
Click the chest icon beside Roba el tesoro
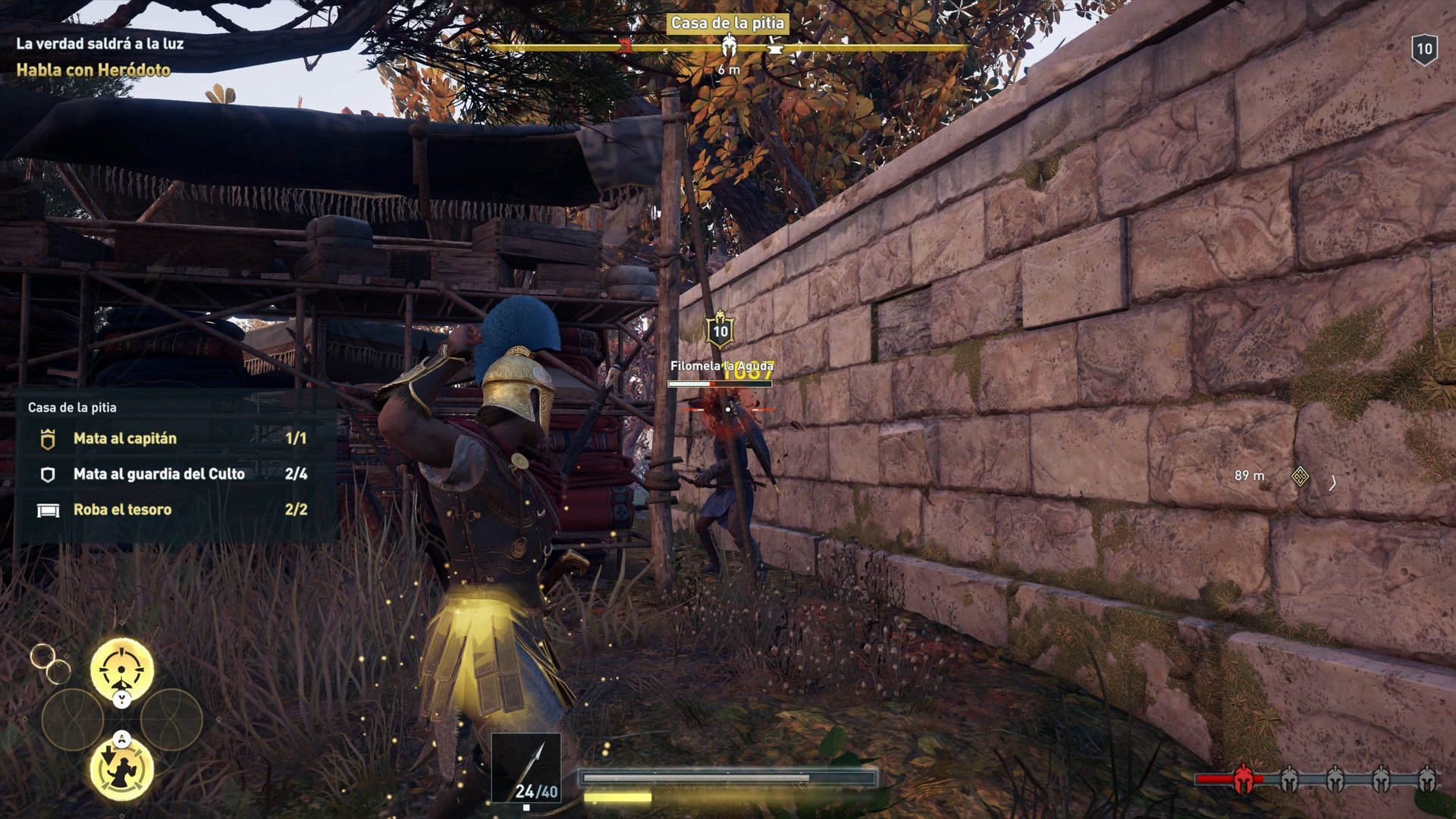click(49, 510)
